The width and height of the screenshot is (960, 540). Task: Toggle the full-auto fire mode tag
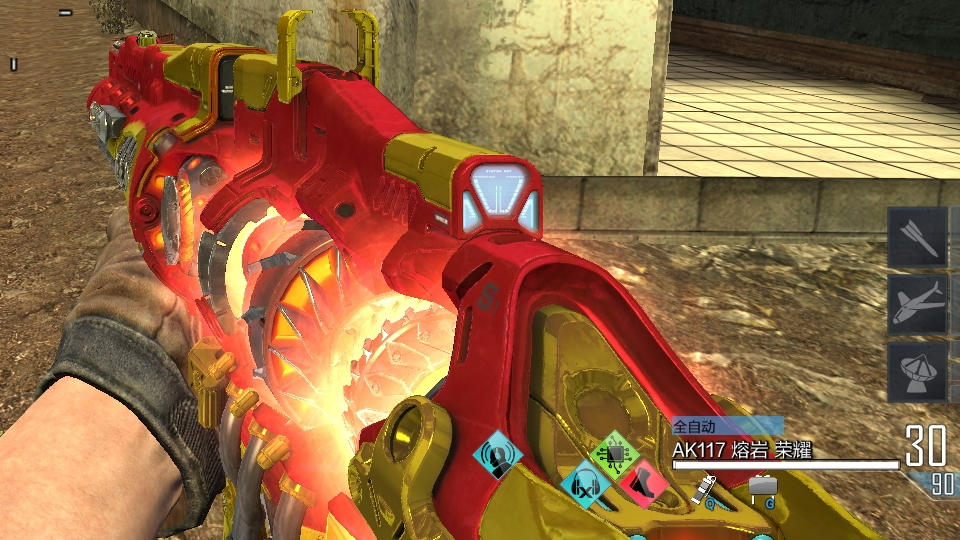pos(695,426)
